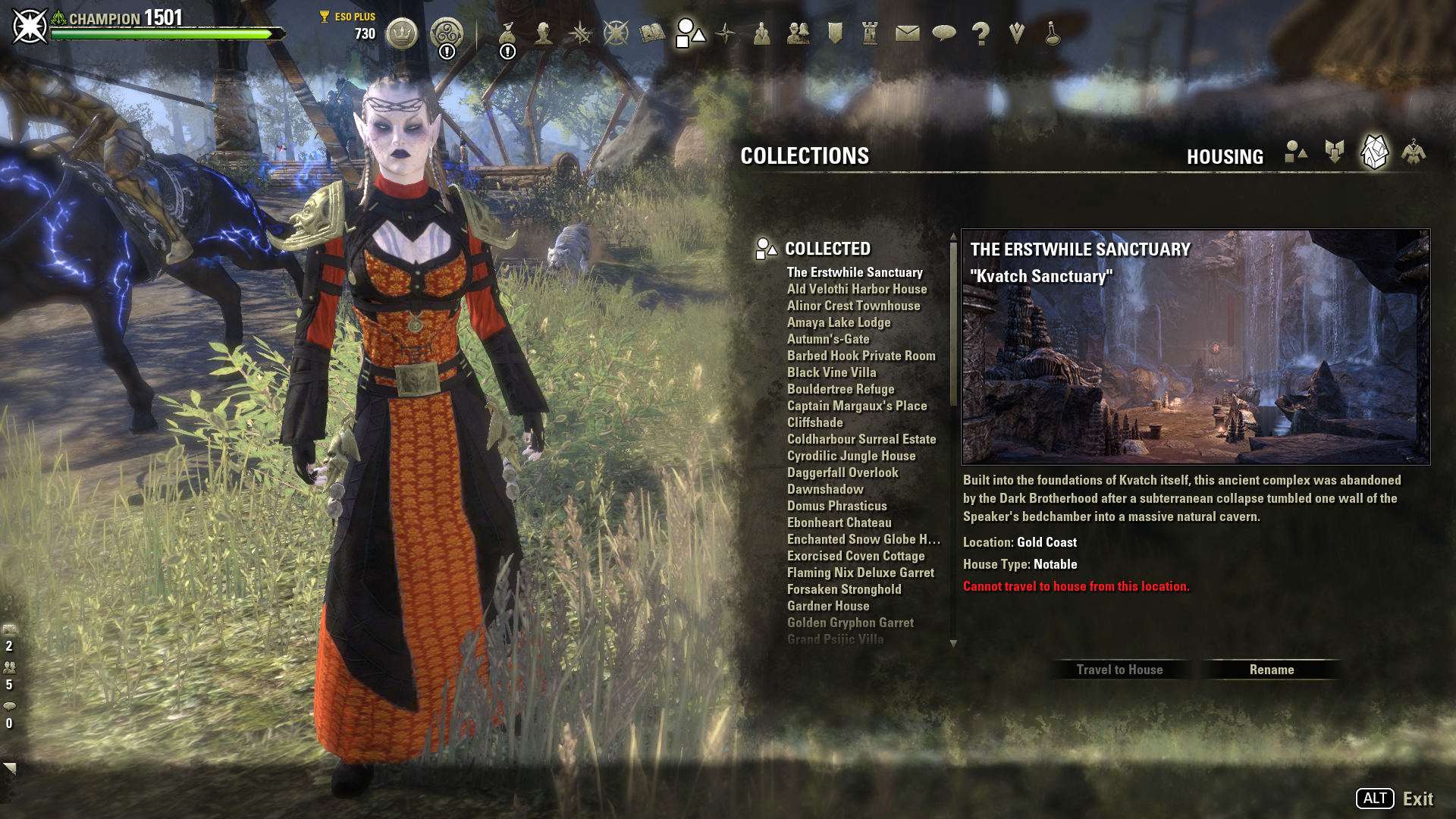
Task: Click the Travel to House button
Action: click(x=1119, y=670)
